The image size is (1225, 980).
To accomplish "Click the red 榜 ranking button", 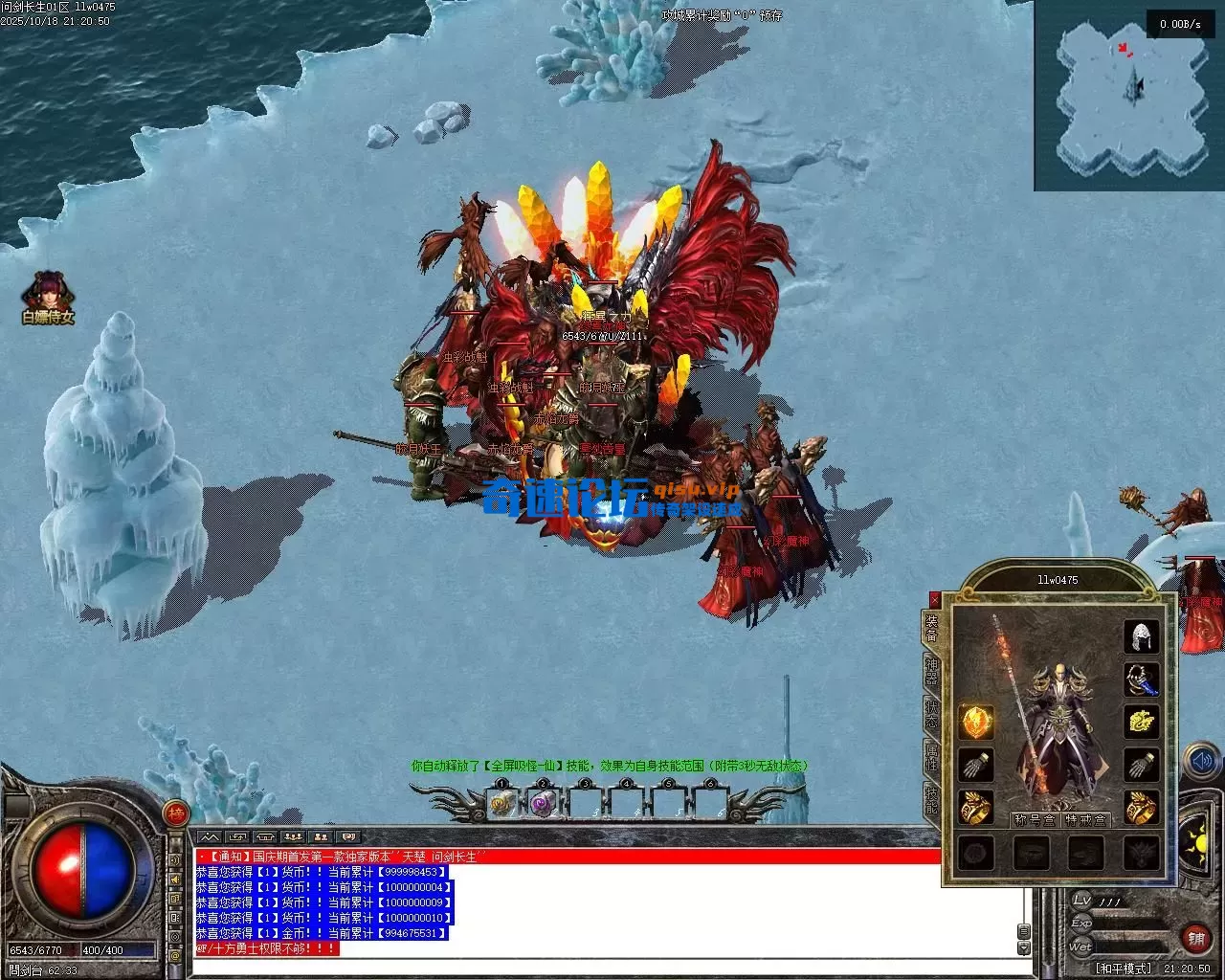I will click(175, 813).
